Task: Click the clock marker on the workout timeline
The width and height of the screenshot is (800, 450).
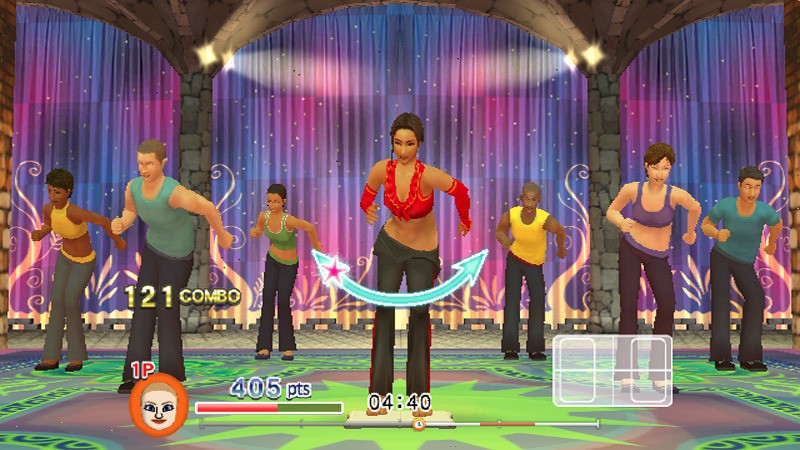Action: click(418, 424)
